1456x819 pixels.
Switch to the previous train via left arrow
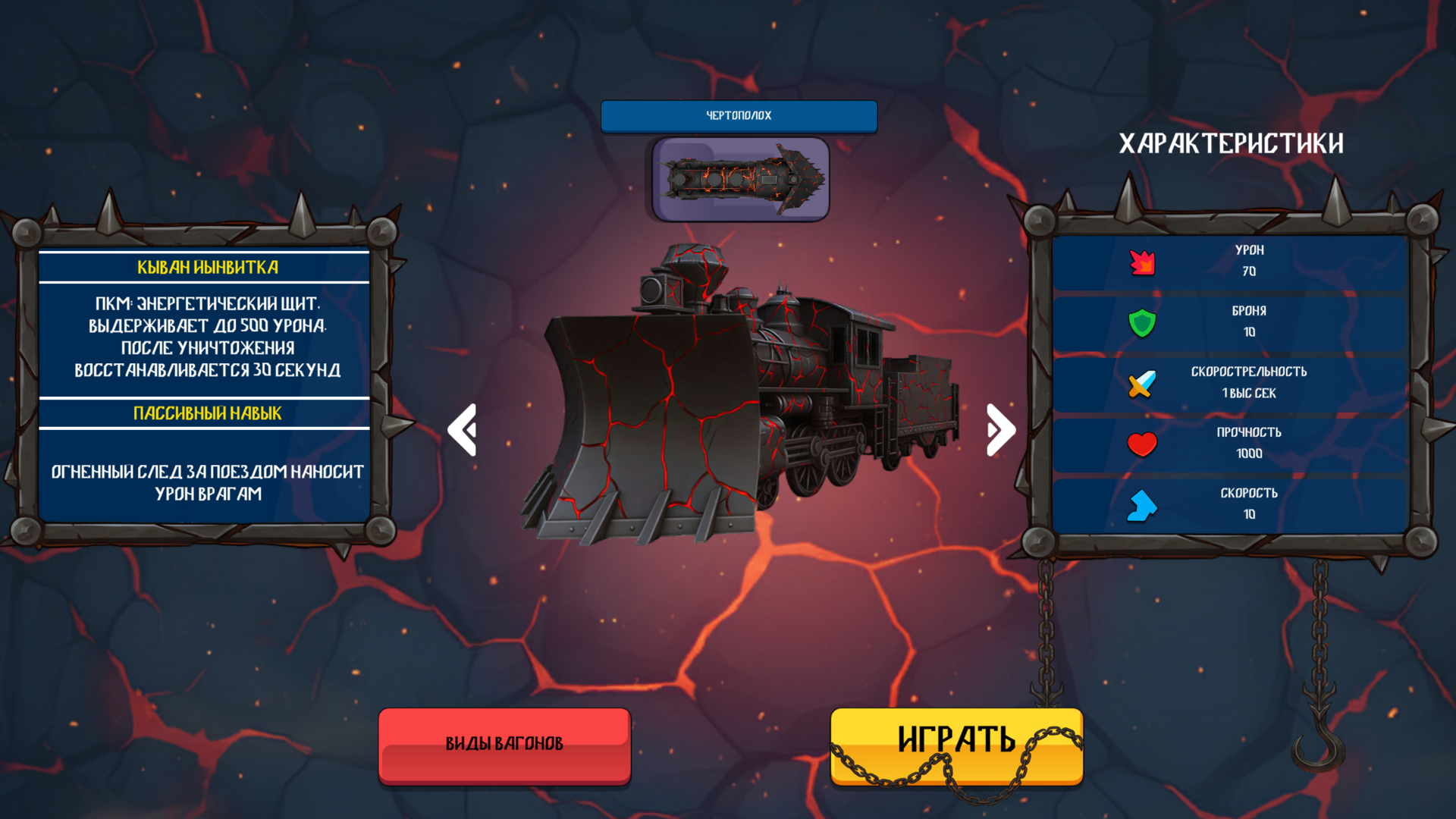click(464, 430)
